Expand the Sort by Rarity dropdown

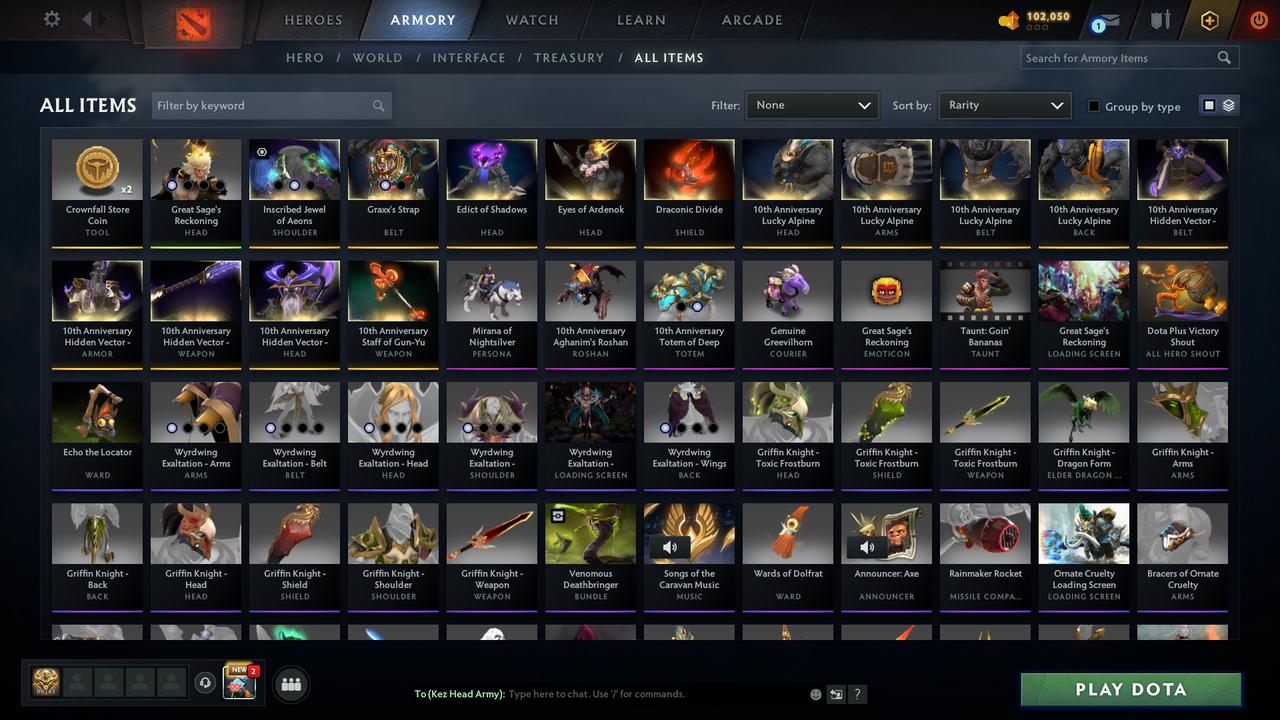tap(1004, 105)
